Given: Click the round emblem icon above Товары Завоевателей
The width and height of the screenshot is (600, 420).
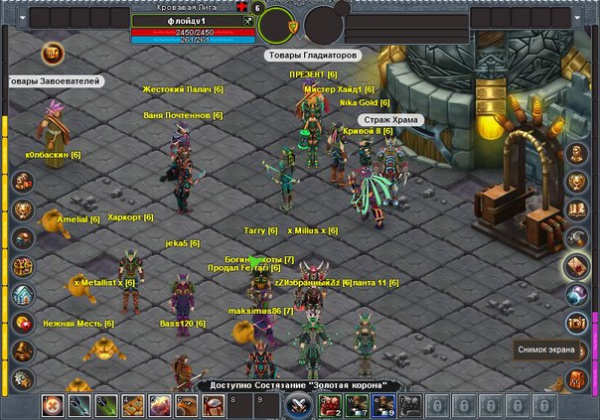Looking at the screenshot, I should coord(52,54).
